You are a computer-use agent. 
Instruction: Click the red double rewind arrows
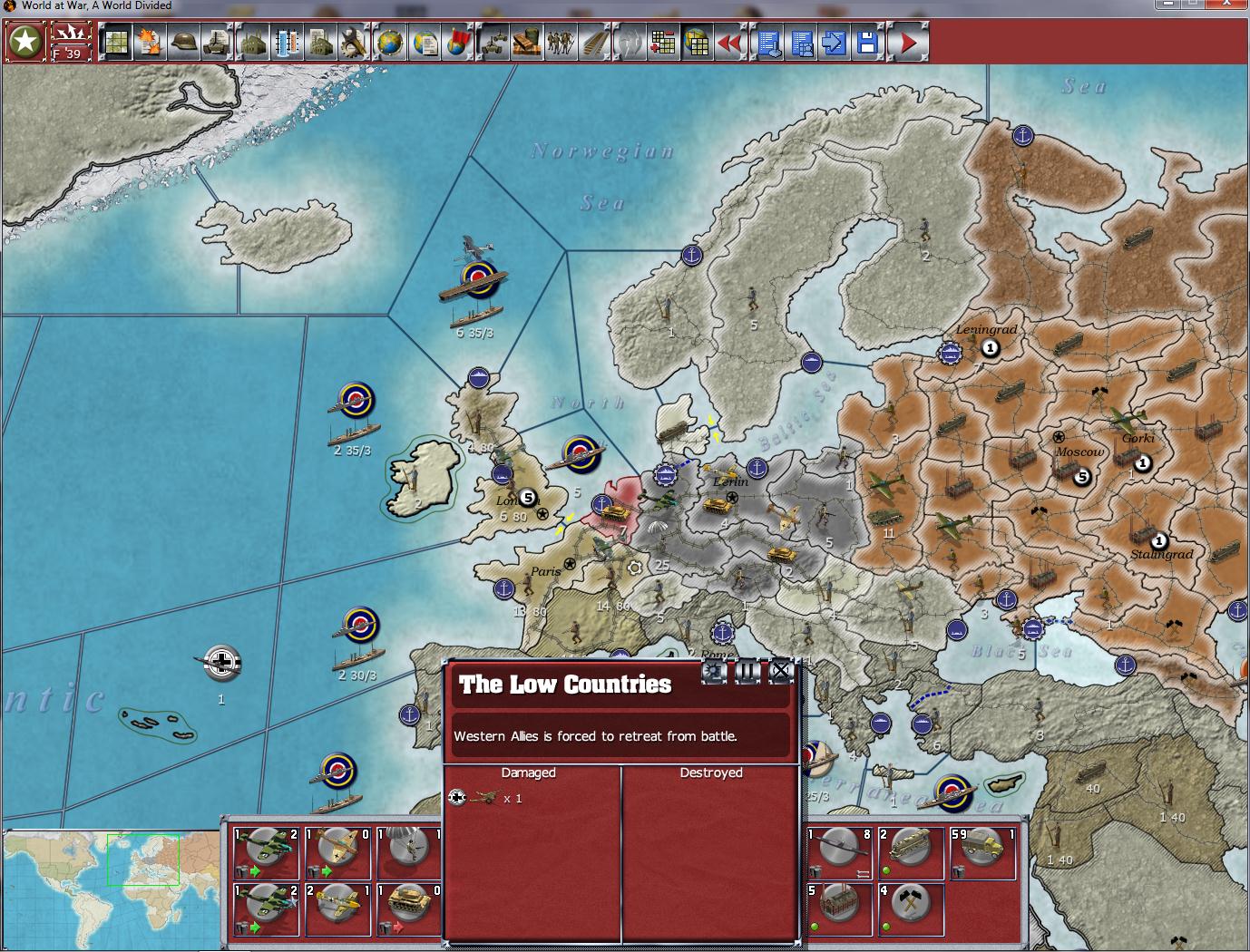[731, 43]
